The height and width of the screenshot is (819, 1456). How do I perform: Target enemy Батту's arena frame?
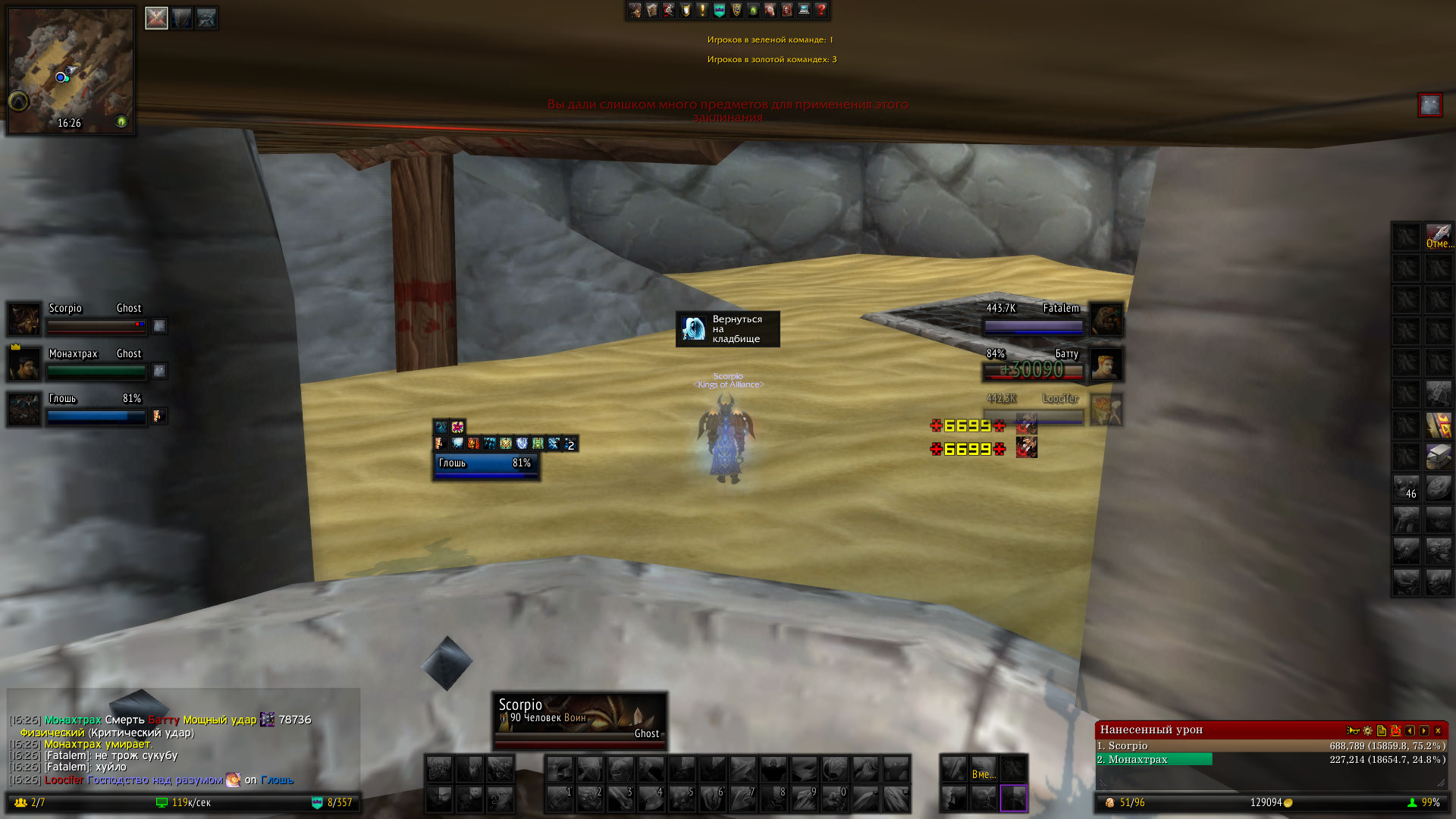pos(1033,364)
